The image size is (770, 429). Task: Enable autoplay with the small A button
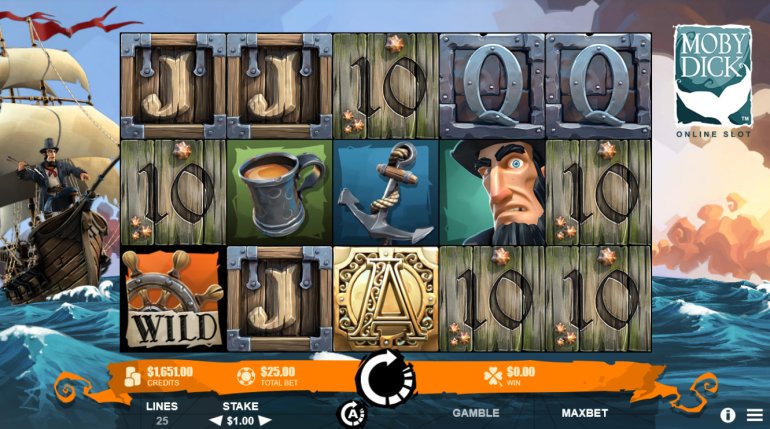pos(351,412)
